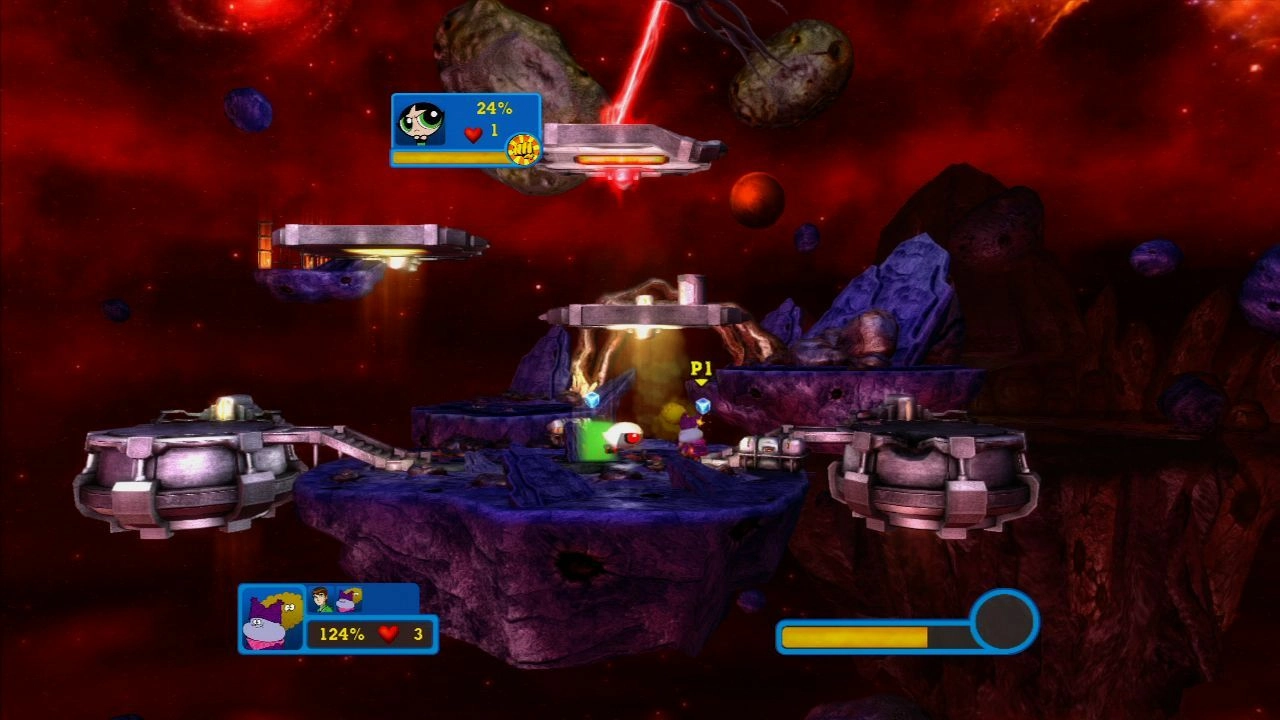This screenshot has height=720, width=1280.
Task: Activate Buttercup's glowing fist special icon
Action: (x=522, y=149)
